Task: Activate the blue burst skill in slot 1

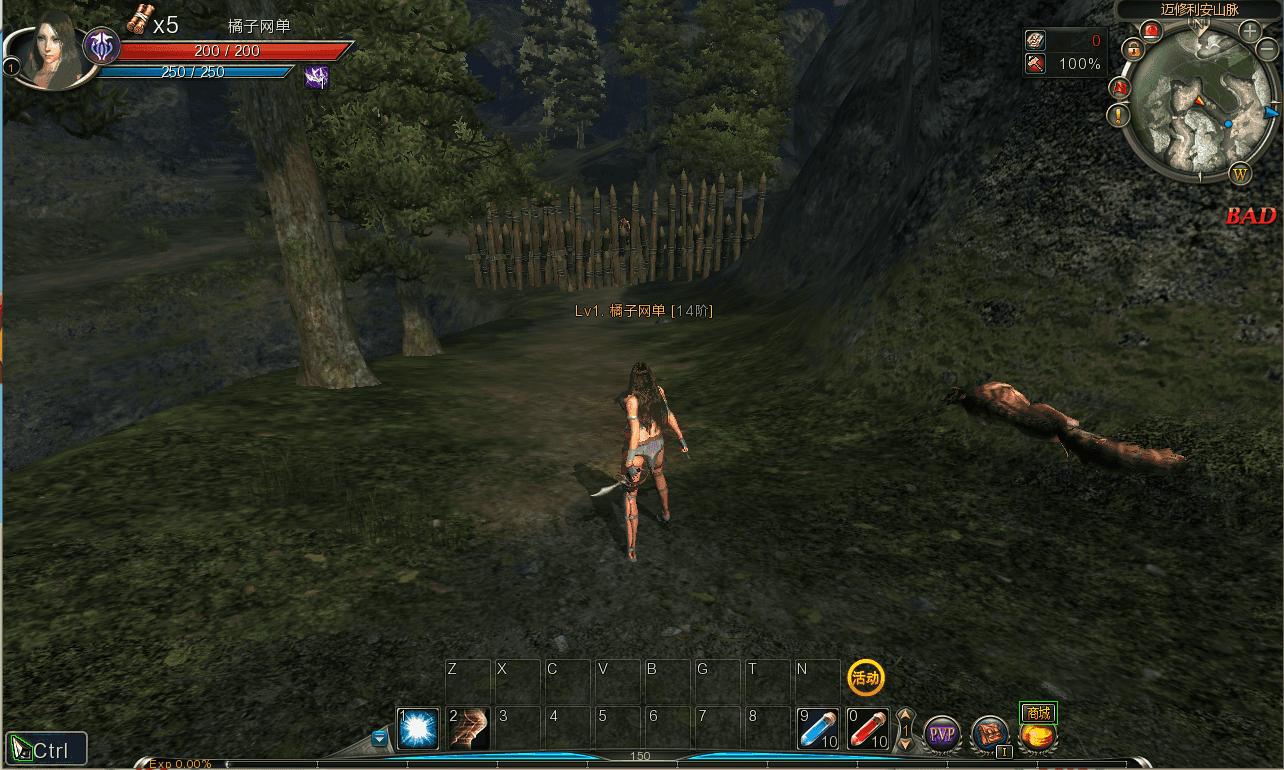Action: click(x=418, y=729)
